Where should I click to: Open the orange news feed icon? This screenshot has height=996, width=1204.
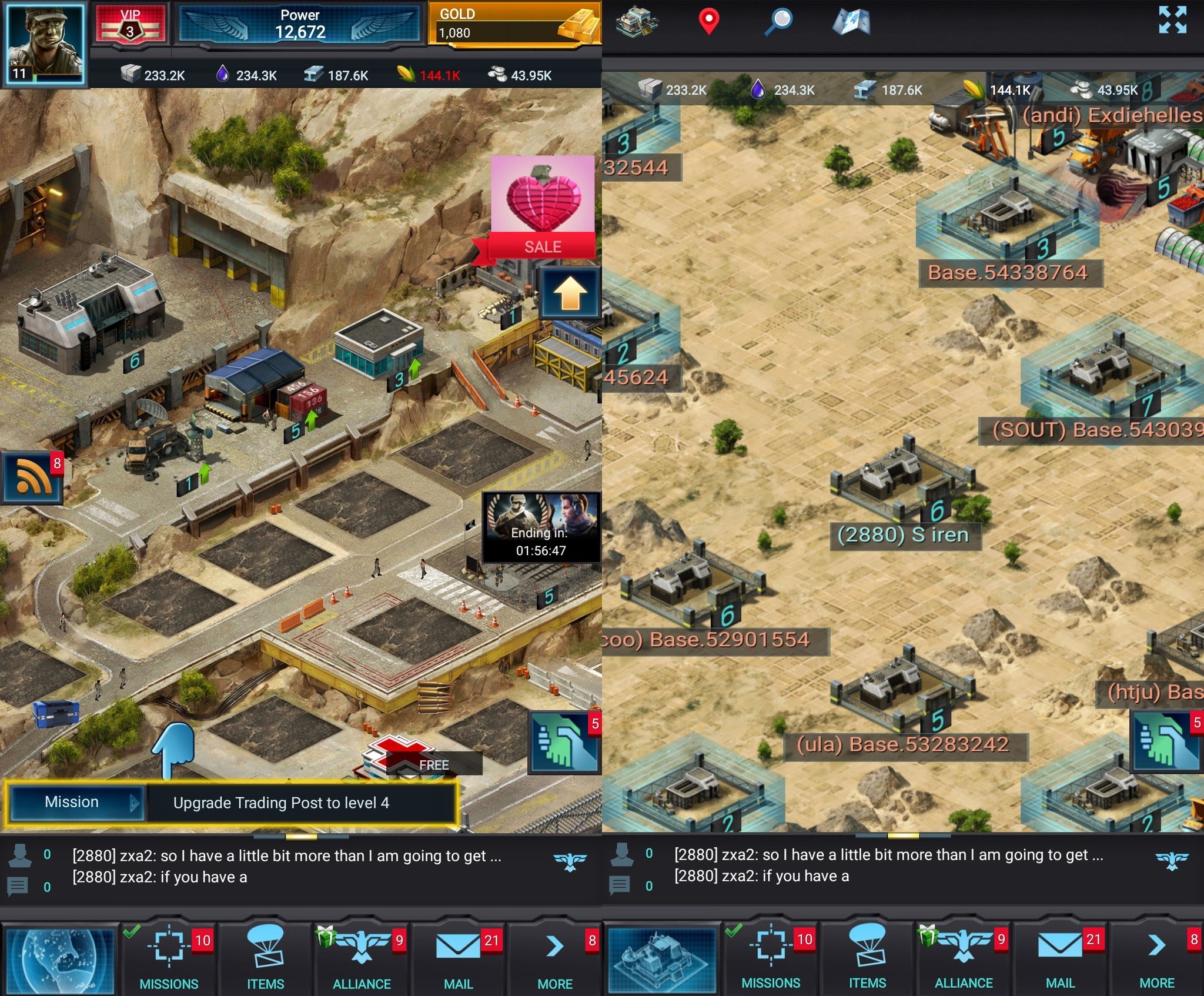coord(33,477)
